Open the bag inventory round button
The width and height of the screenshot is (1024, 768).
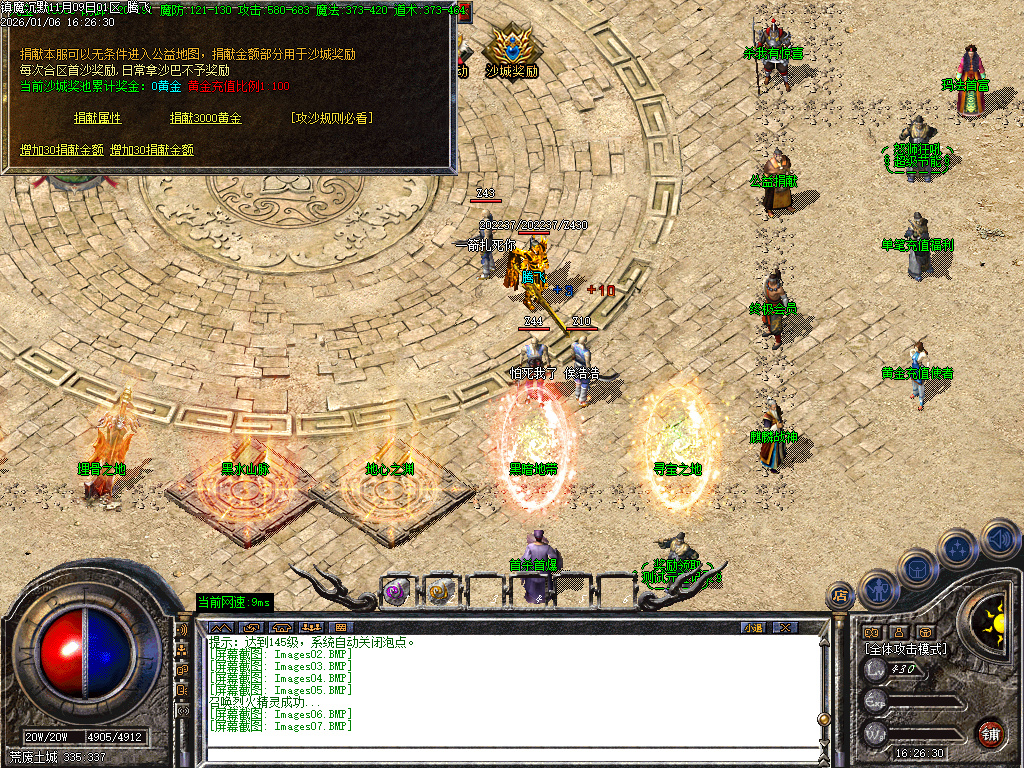[x=917, y=567]
